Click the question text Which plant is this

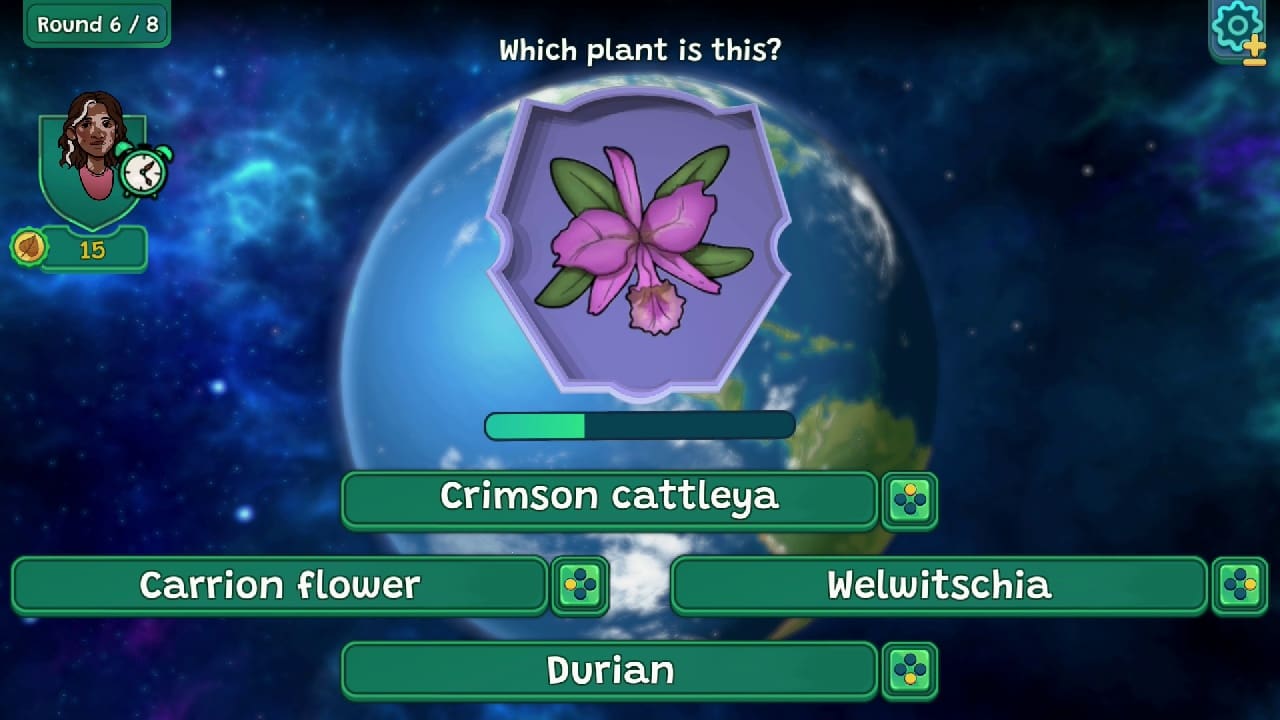(x=640, y=50)
